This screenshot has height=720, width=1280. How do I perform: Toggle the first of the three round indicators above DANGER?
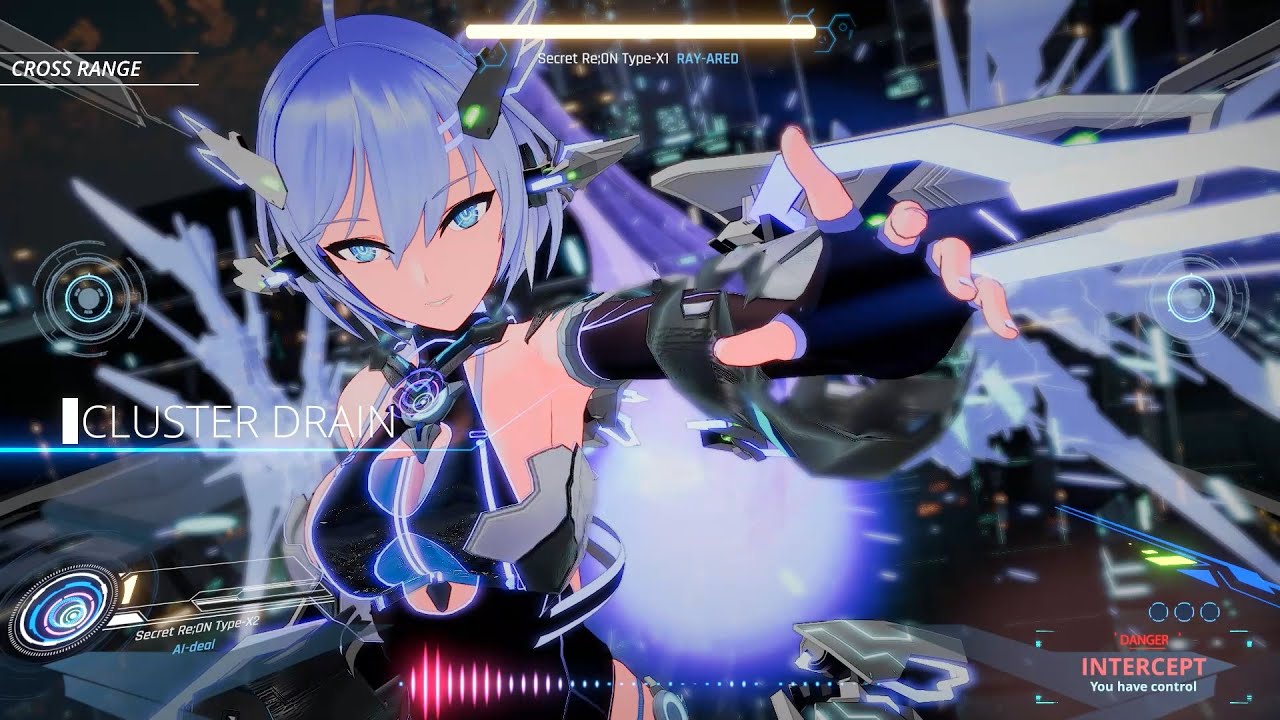tap(1157, 613)
